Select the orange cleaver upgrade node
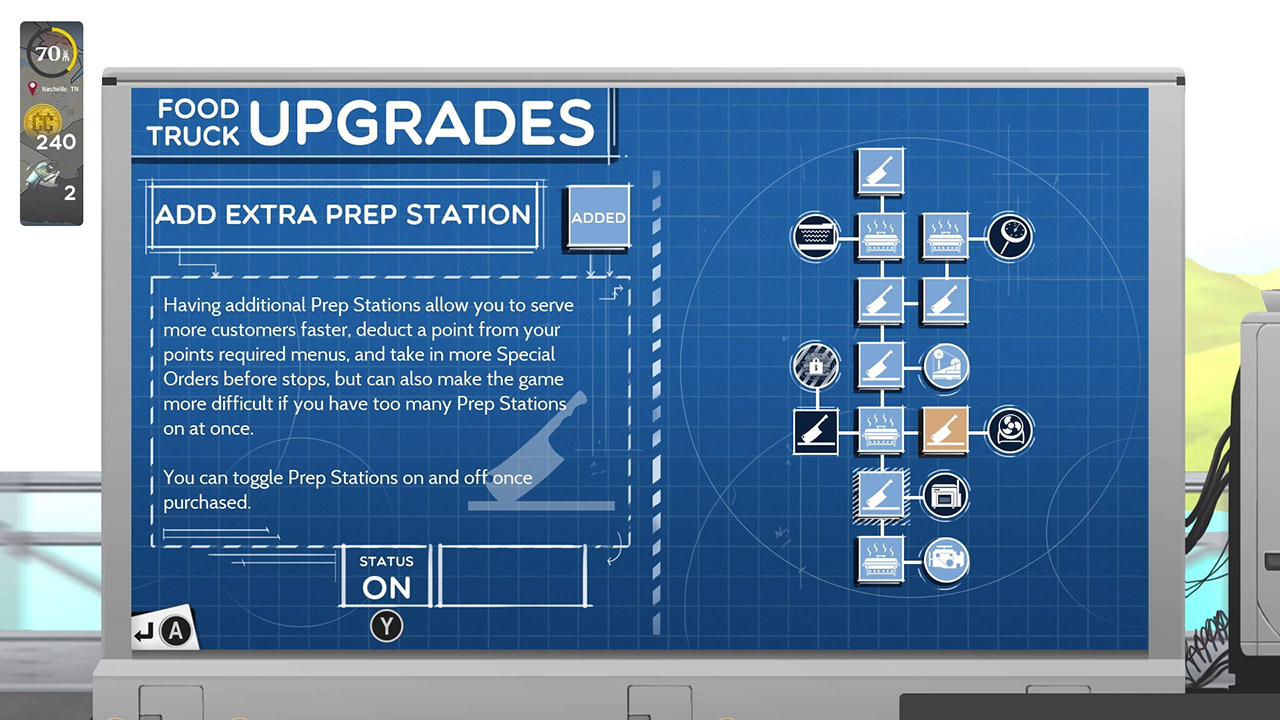 pyautogui.click(x=944, y=431)
